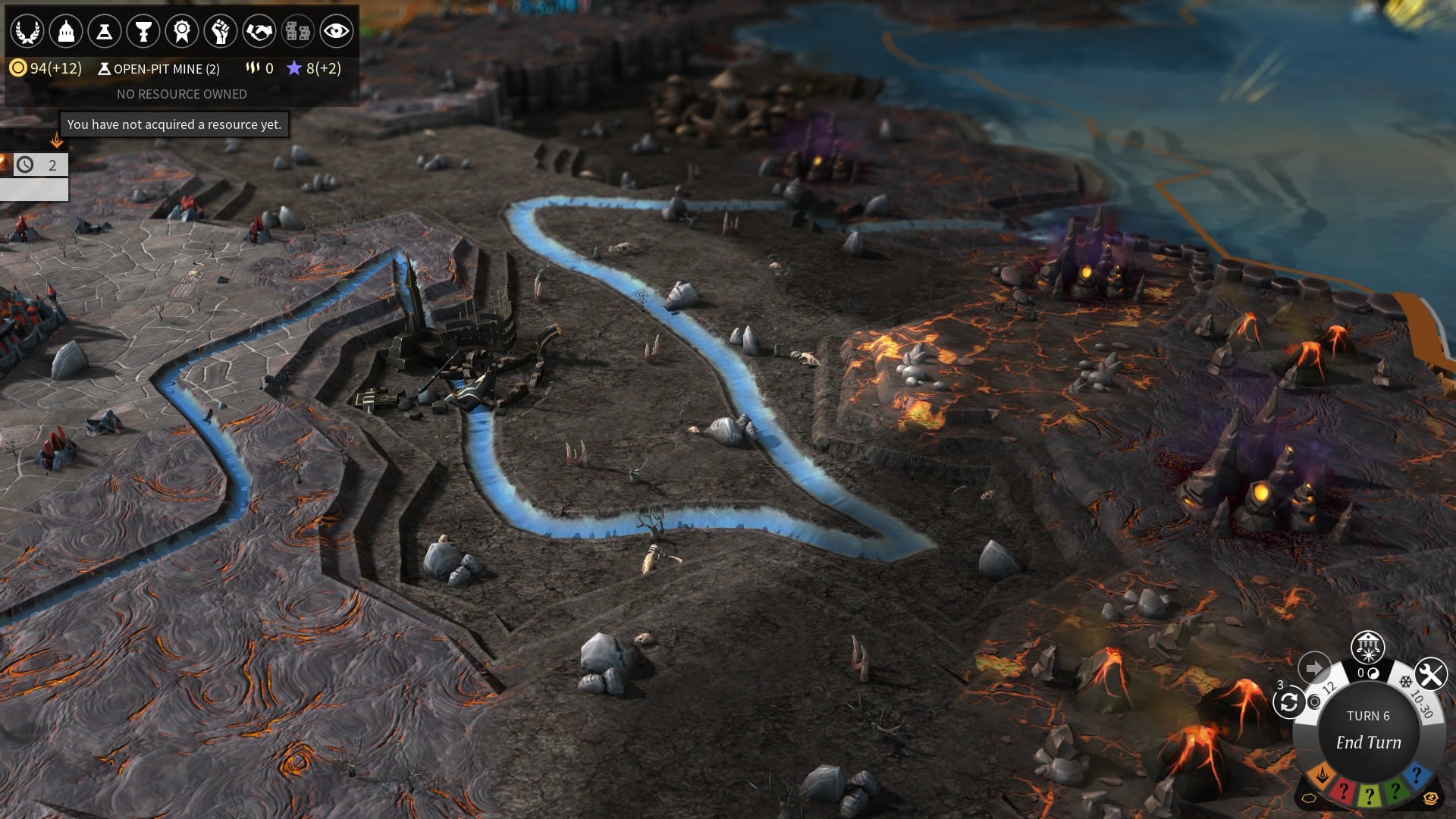This screenshot has height=819, width=1456.
Task: Open the Research flask screen
Action: (105, 32)
